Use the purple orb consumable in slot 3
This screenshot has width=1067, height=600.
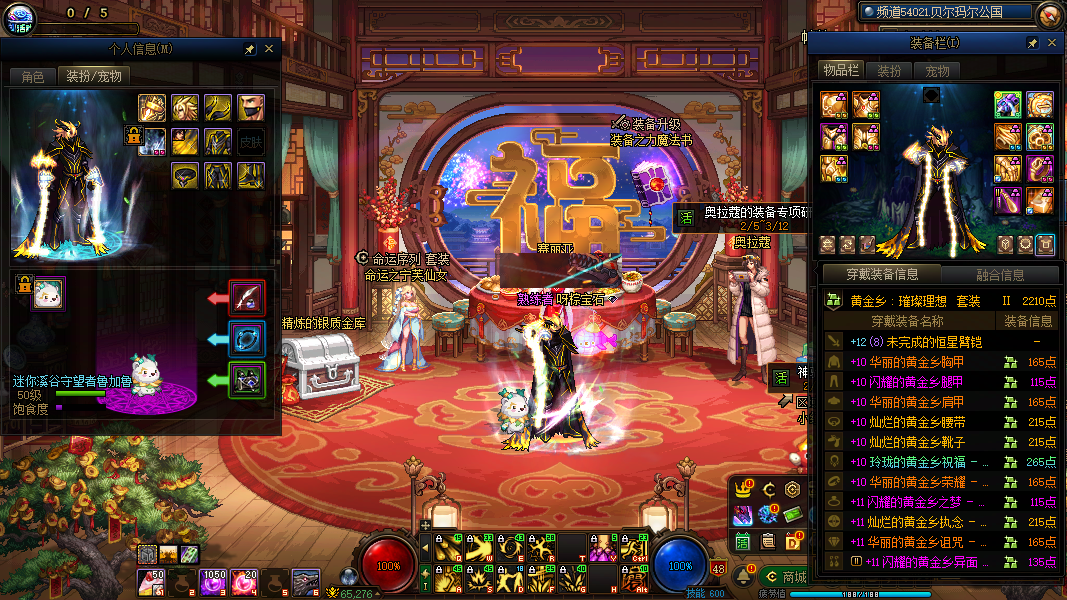tap(213, 580)
